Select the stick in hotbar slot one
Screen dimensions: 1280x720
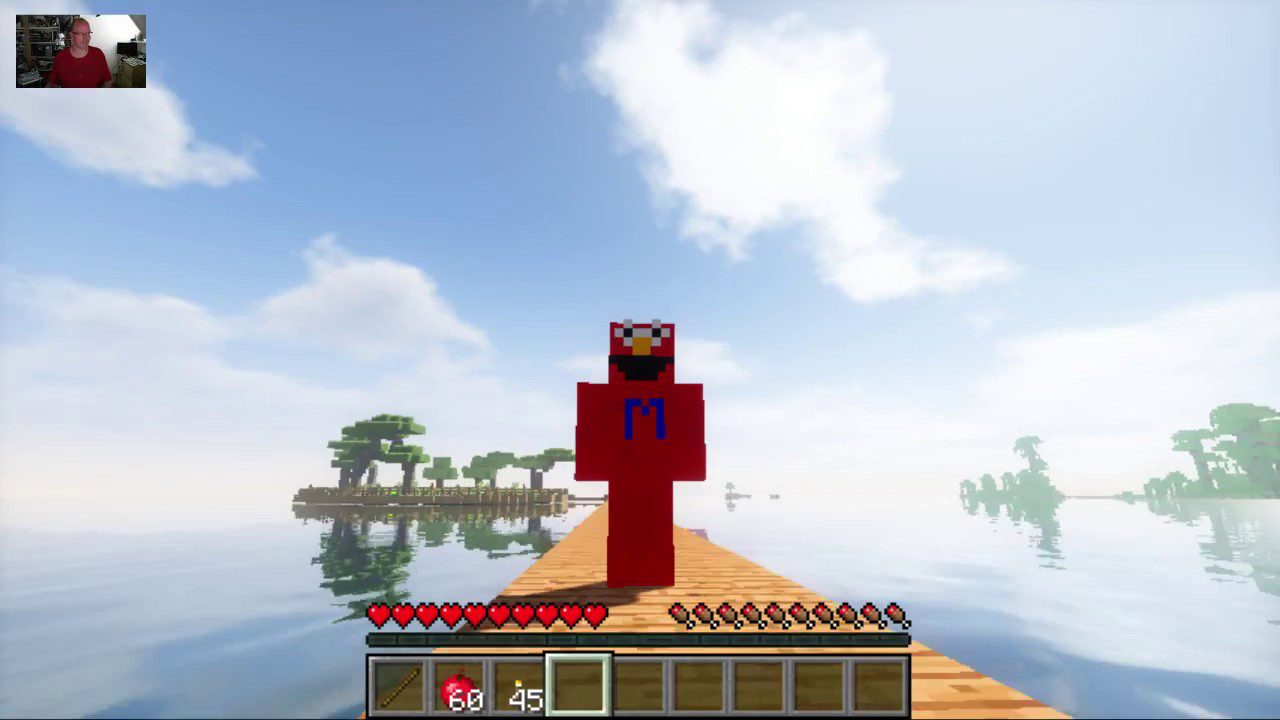point(399,684)
